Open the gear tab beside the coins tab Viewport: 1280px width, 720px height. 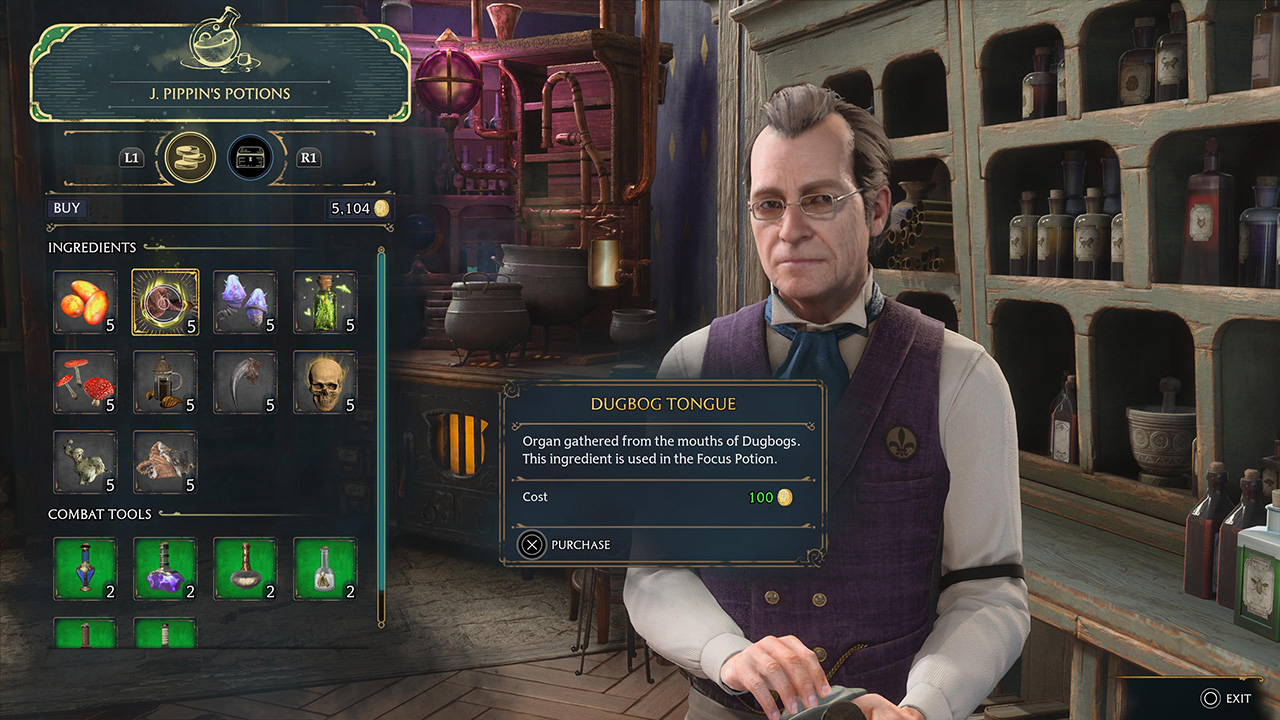coord(251,157)
